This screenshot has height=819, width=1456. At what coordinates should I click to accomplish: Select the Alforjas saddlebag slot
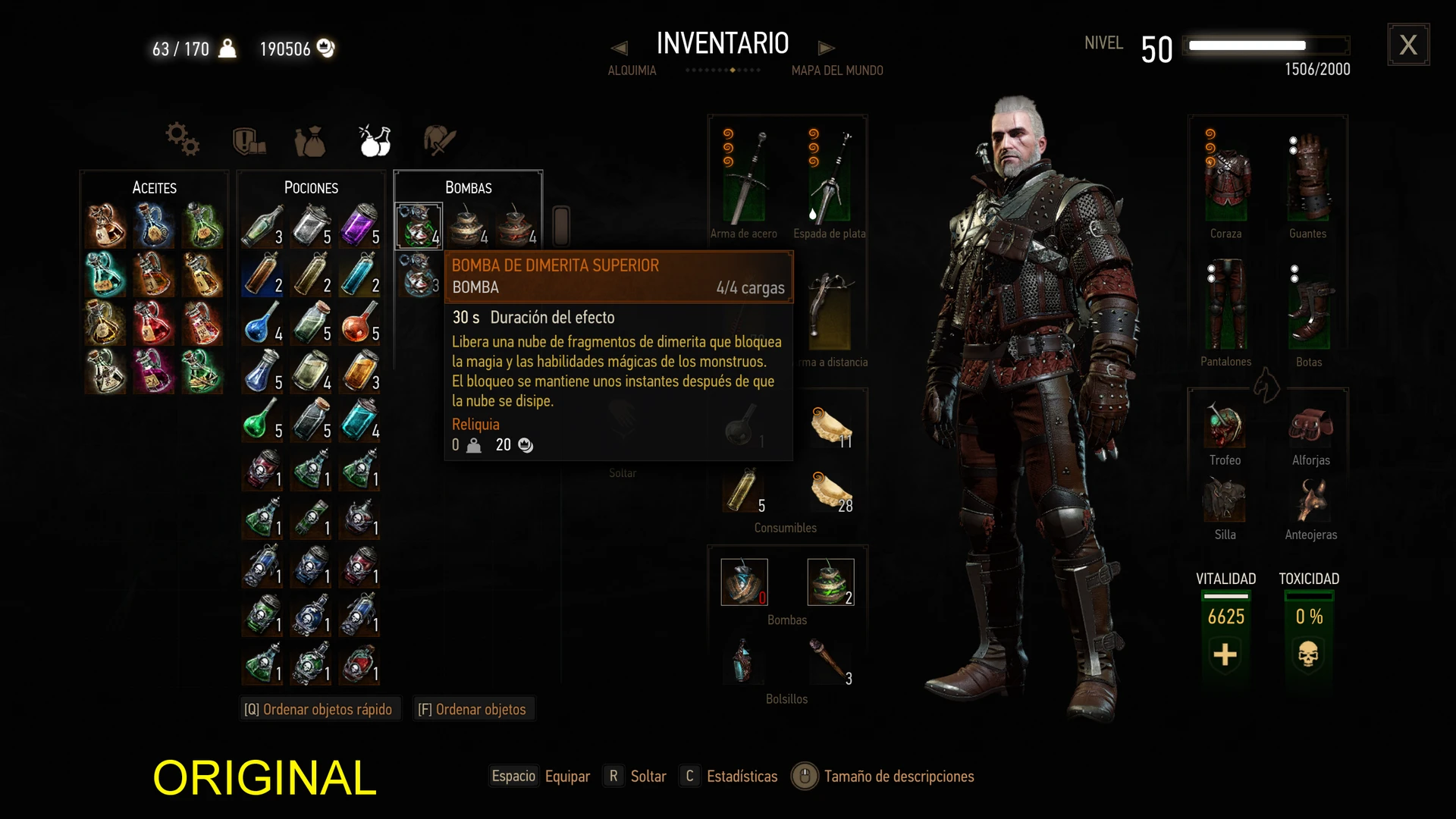coord(1310,426)
